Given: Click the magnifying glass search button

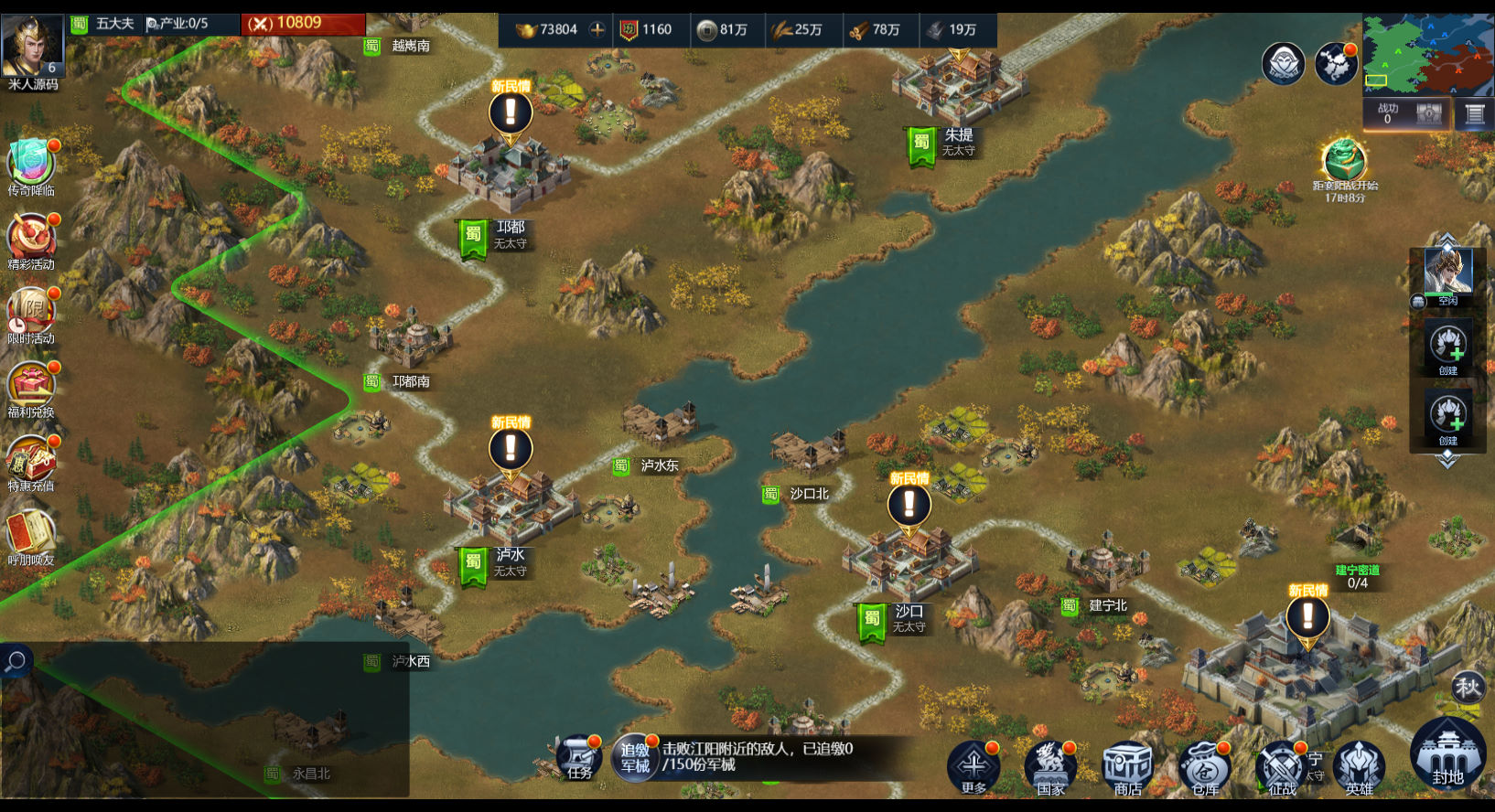Looking at the screenshot, I should pos(16,660).
